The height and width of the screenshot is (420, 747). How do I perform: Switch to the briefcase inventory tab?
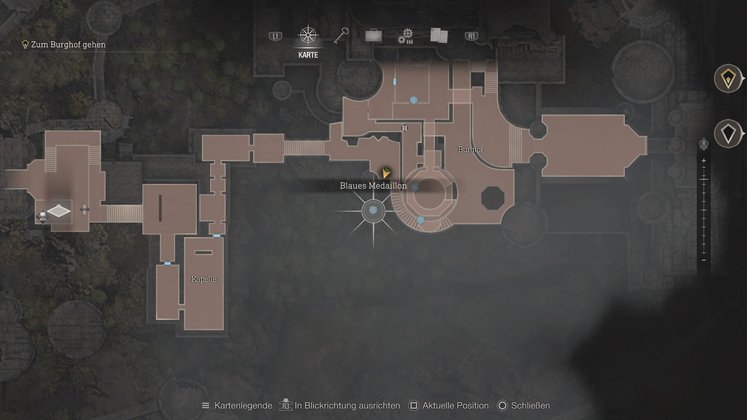pos(373,36)
